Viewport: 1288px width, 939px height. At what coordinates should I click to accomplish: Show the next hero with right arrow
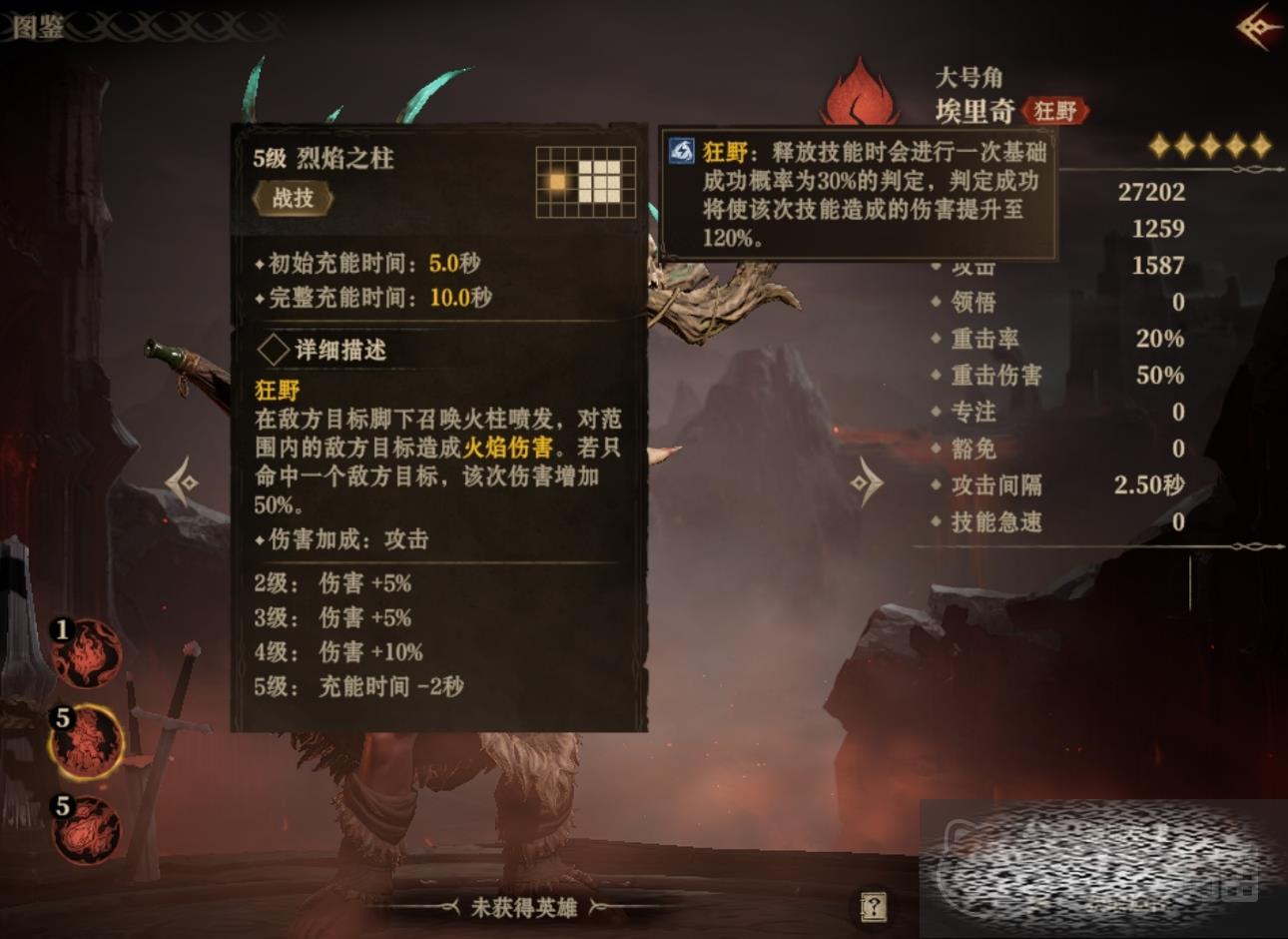tap(866, 483)
